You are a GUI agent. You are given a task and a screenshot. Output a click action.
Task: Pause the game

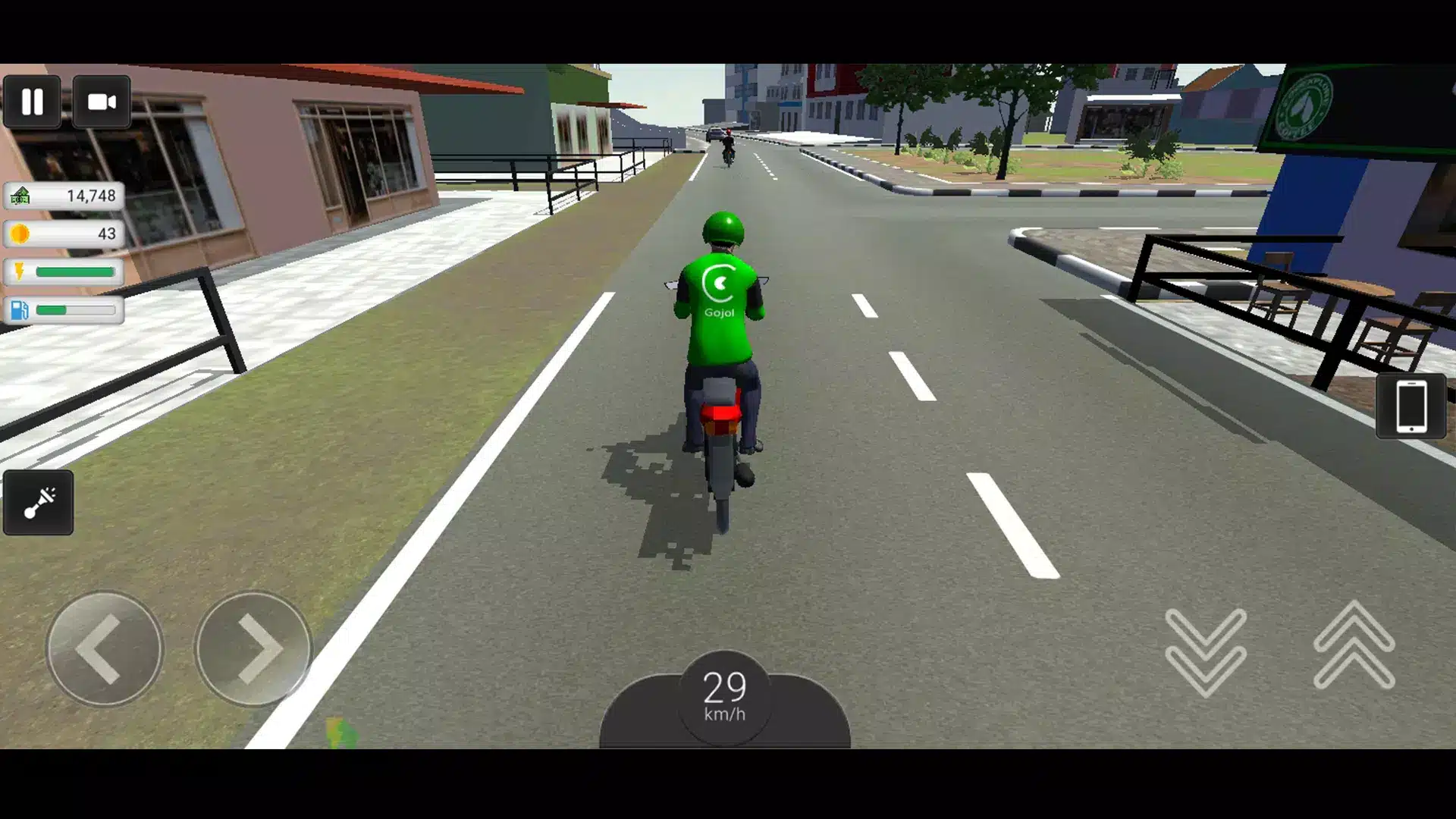click(x=32, y=102)
